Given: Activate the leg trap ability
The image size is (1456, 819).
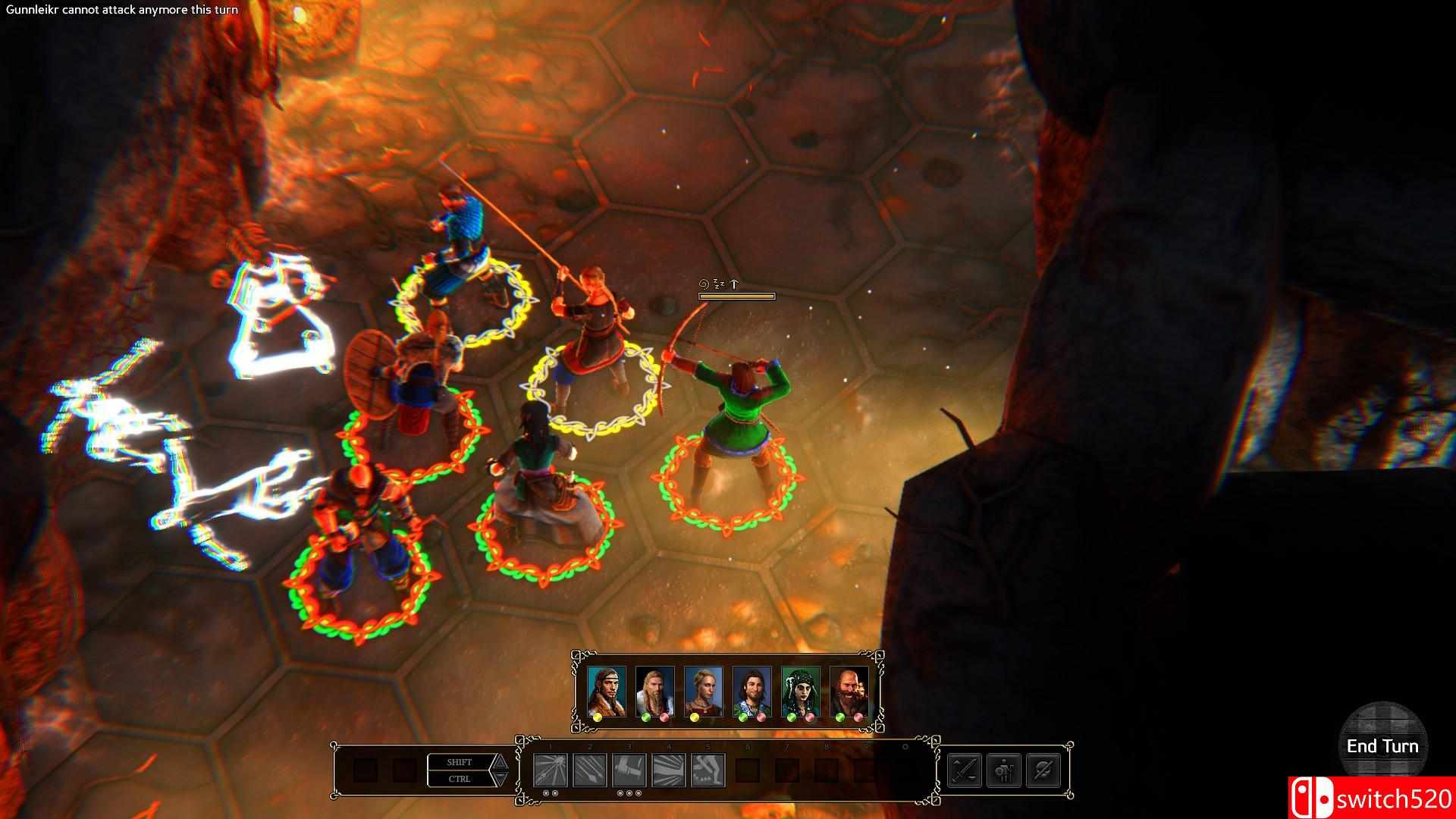Looking at the screenshot, I should pos(708,770).
